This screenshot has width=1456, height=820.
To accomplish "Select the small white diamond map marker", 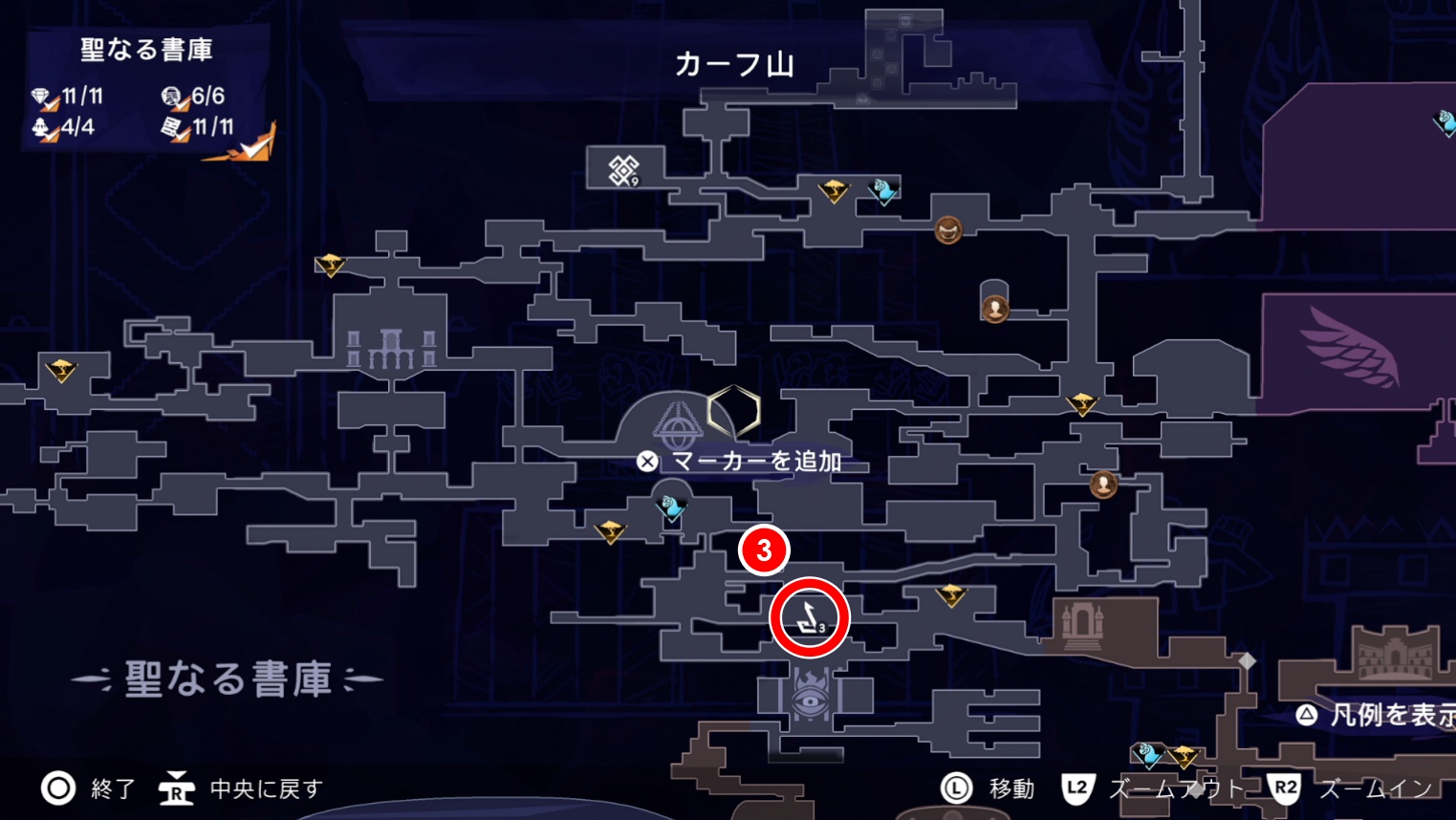I will [1247, 660].
